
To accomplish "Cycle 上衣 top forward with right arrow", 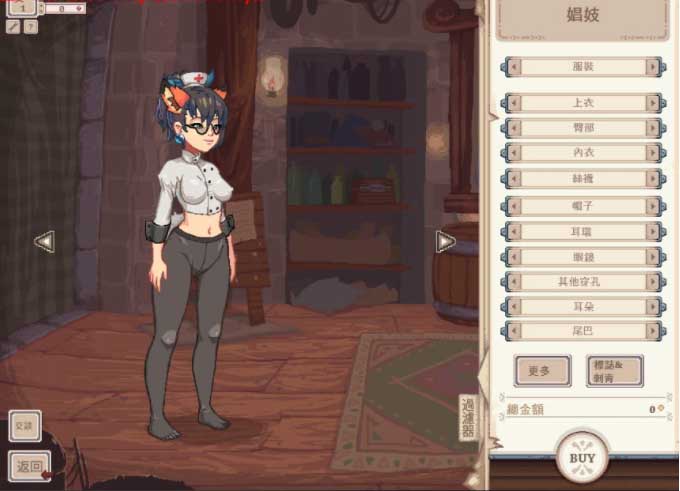I will coord(654,103).
